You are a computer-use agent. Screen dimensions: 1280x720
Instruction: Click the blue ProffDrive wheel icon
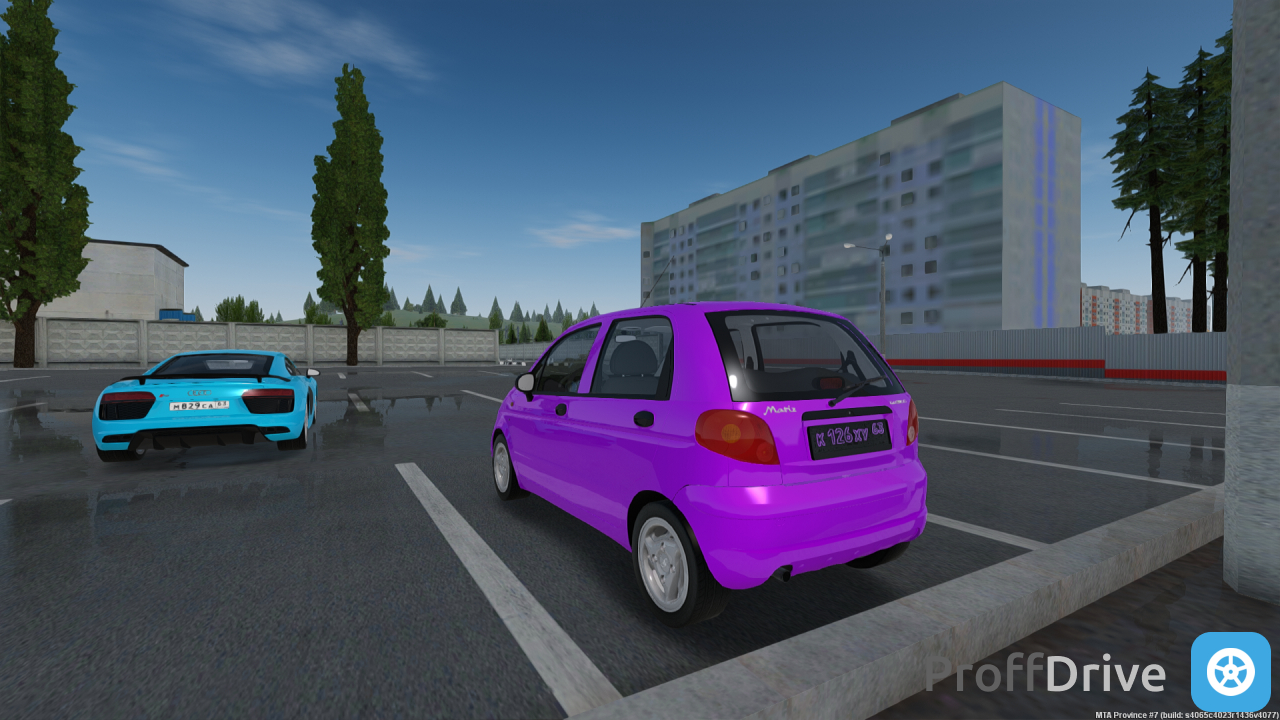click(x=1230, y=671)
